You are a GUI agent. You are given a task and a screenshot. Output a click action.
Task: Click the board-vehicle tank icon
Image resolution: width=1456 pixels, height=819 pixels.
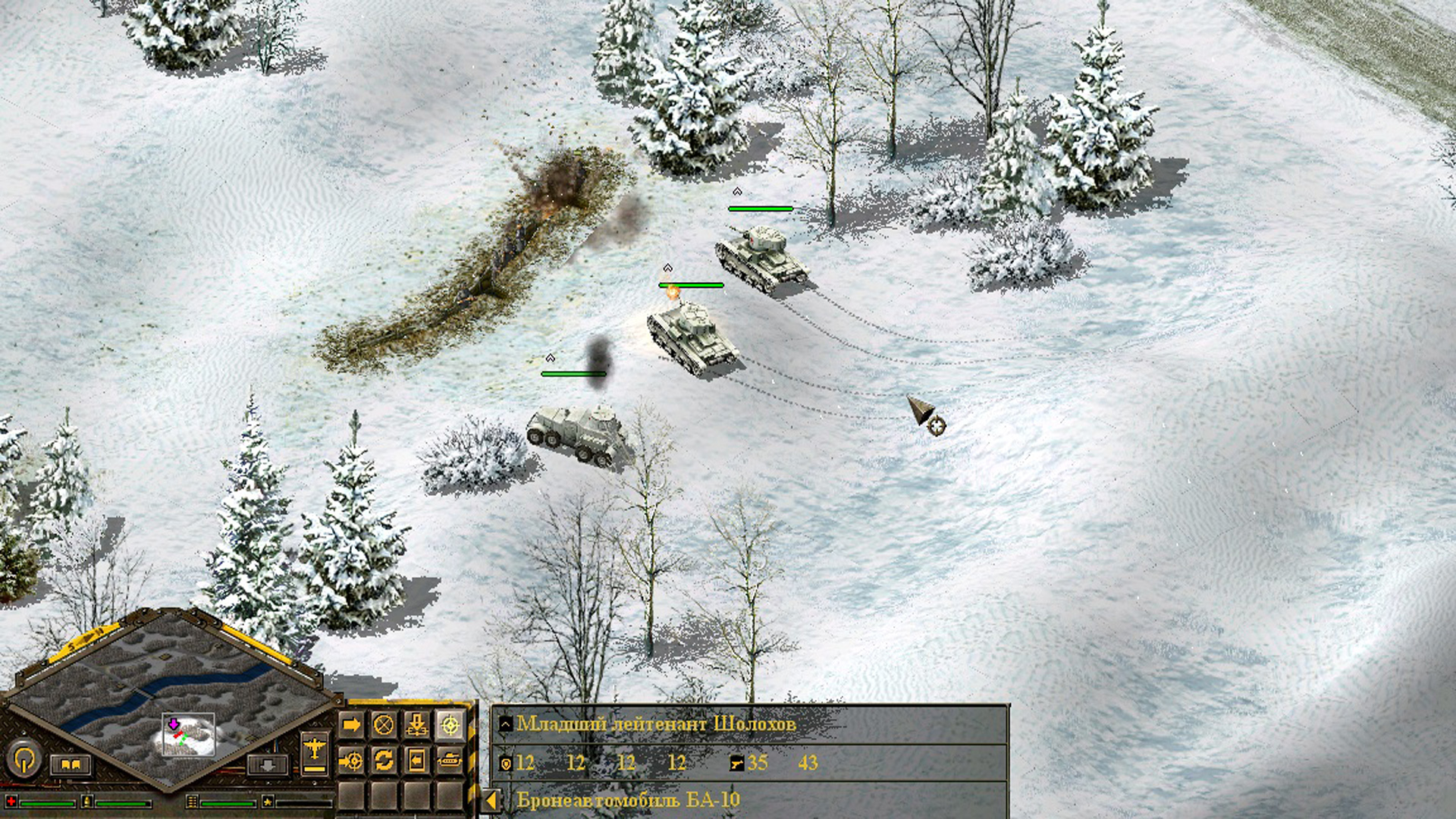(x=450, y=761)
